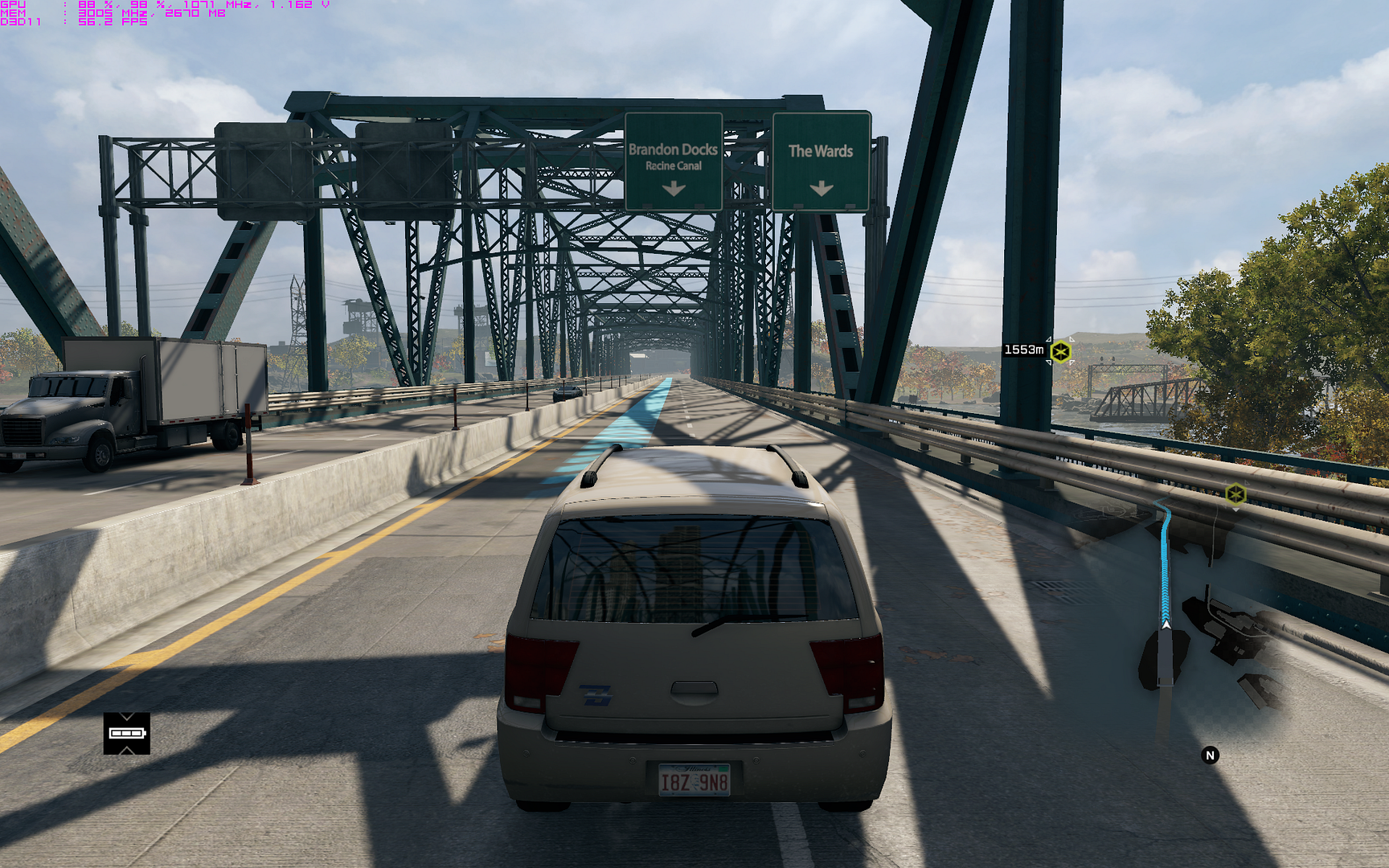Image resolution: width=1389 pixels, height=868 pixels.
Task: Click the hexagon waypoint icon beside the 1553m marker
Action: coord(1063,350)
